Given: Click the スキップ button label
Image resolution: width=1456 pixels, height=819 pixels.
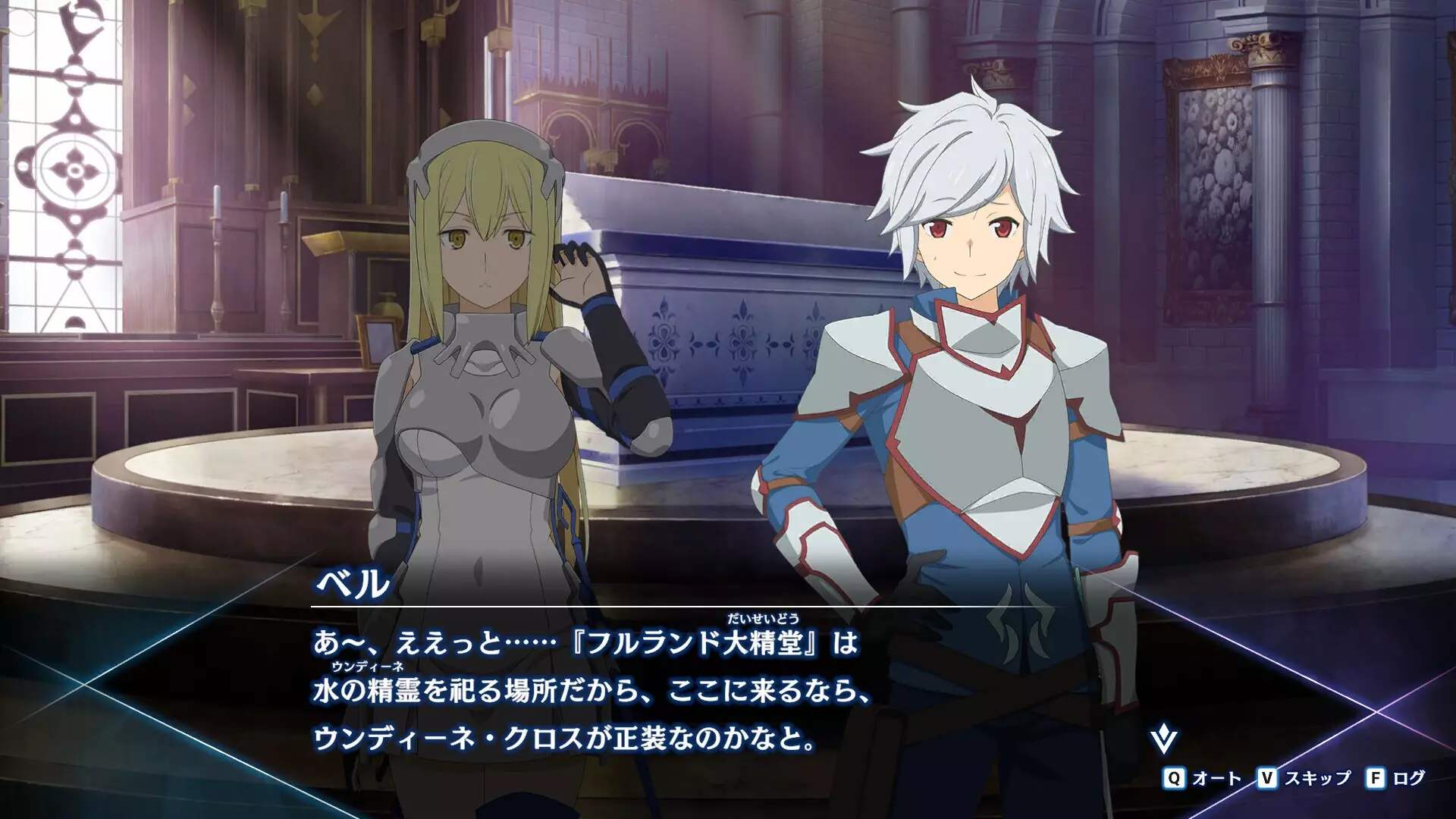Looking at the screenshot, I should tap(1318, 779).
